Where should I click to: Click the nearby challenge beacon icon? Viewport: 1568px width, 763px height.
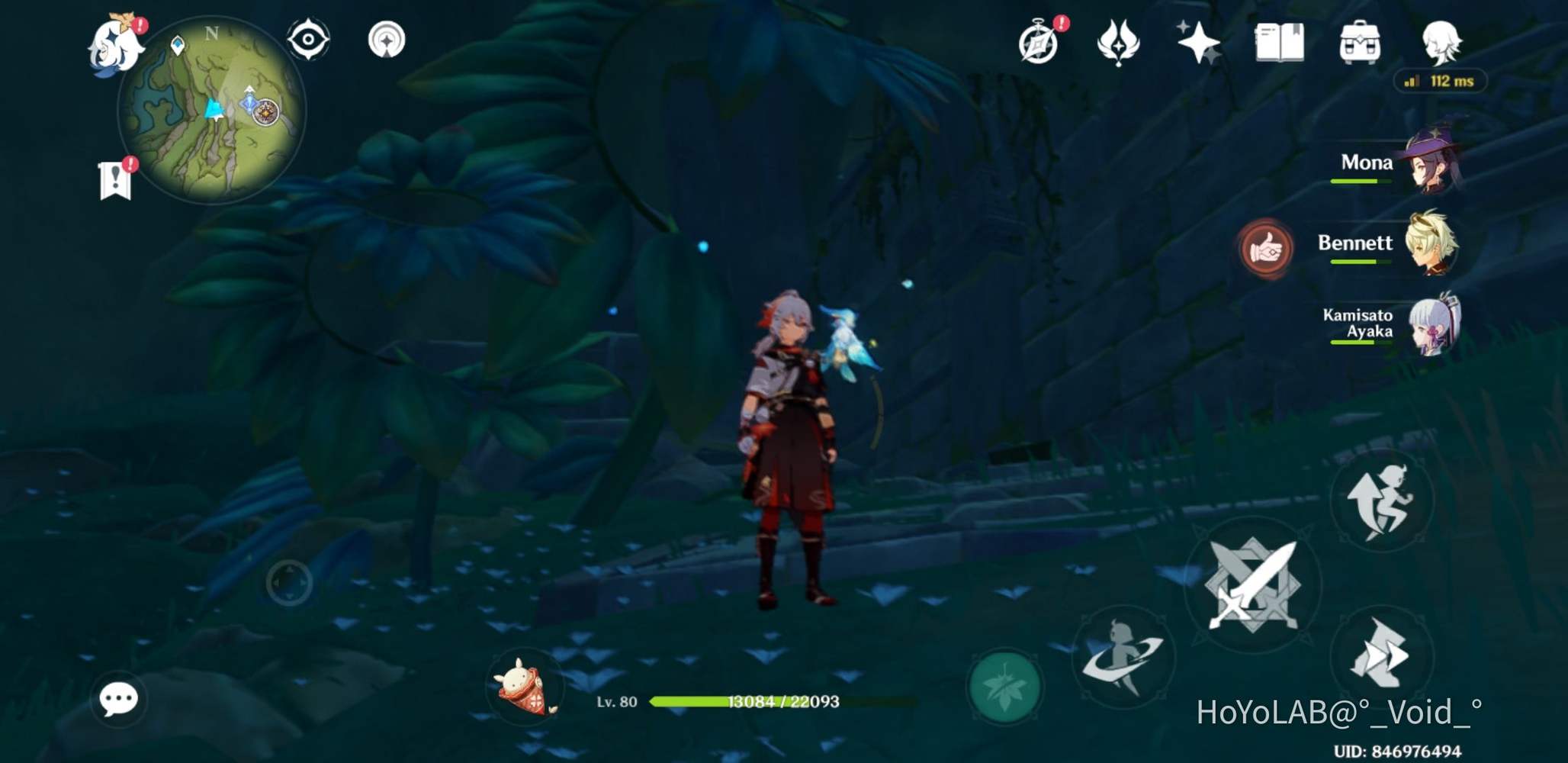point(387,40)
